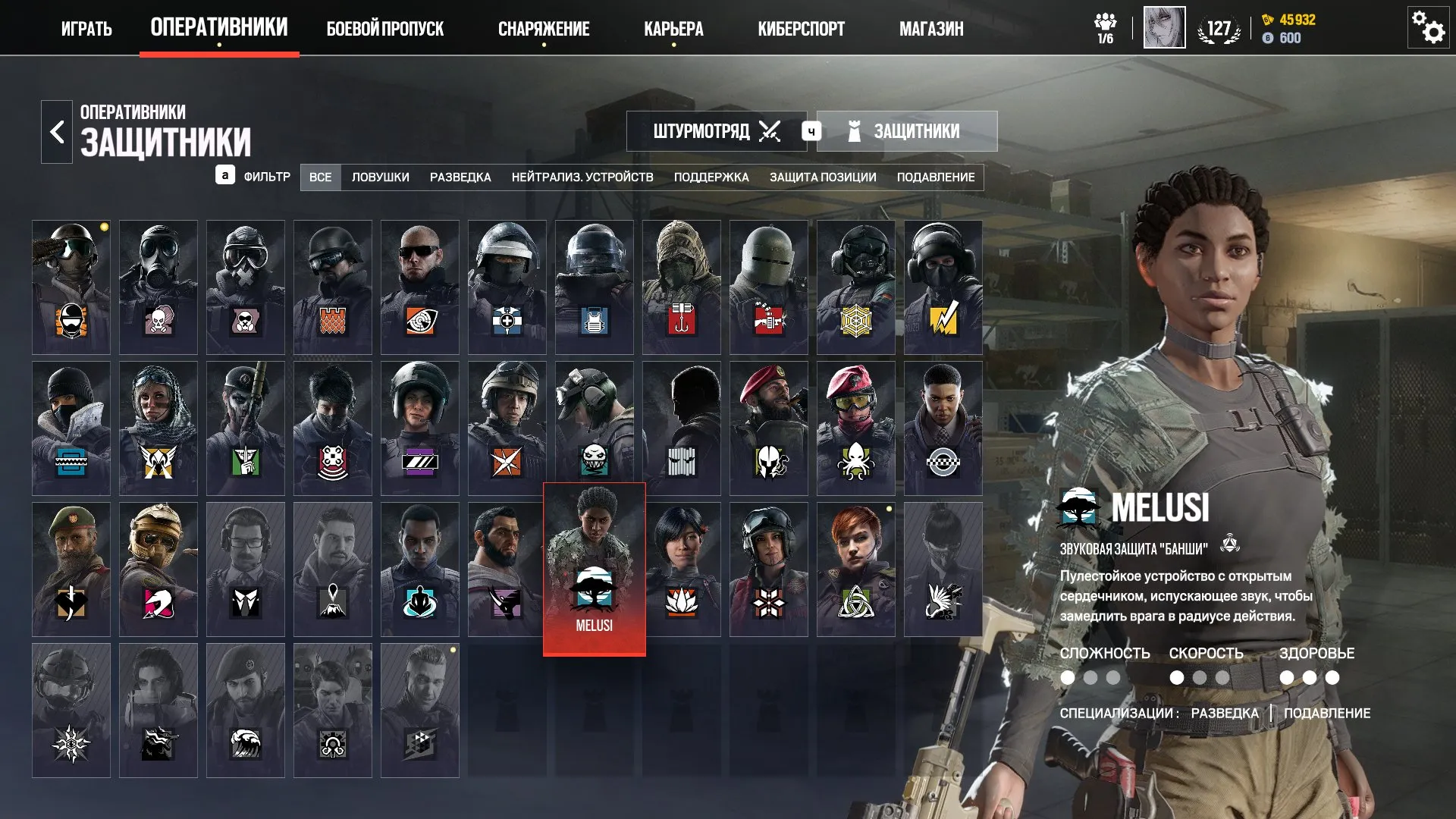Select Melusi's highlighted operator portrait

click(x=594, y=567)
